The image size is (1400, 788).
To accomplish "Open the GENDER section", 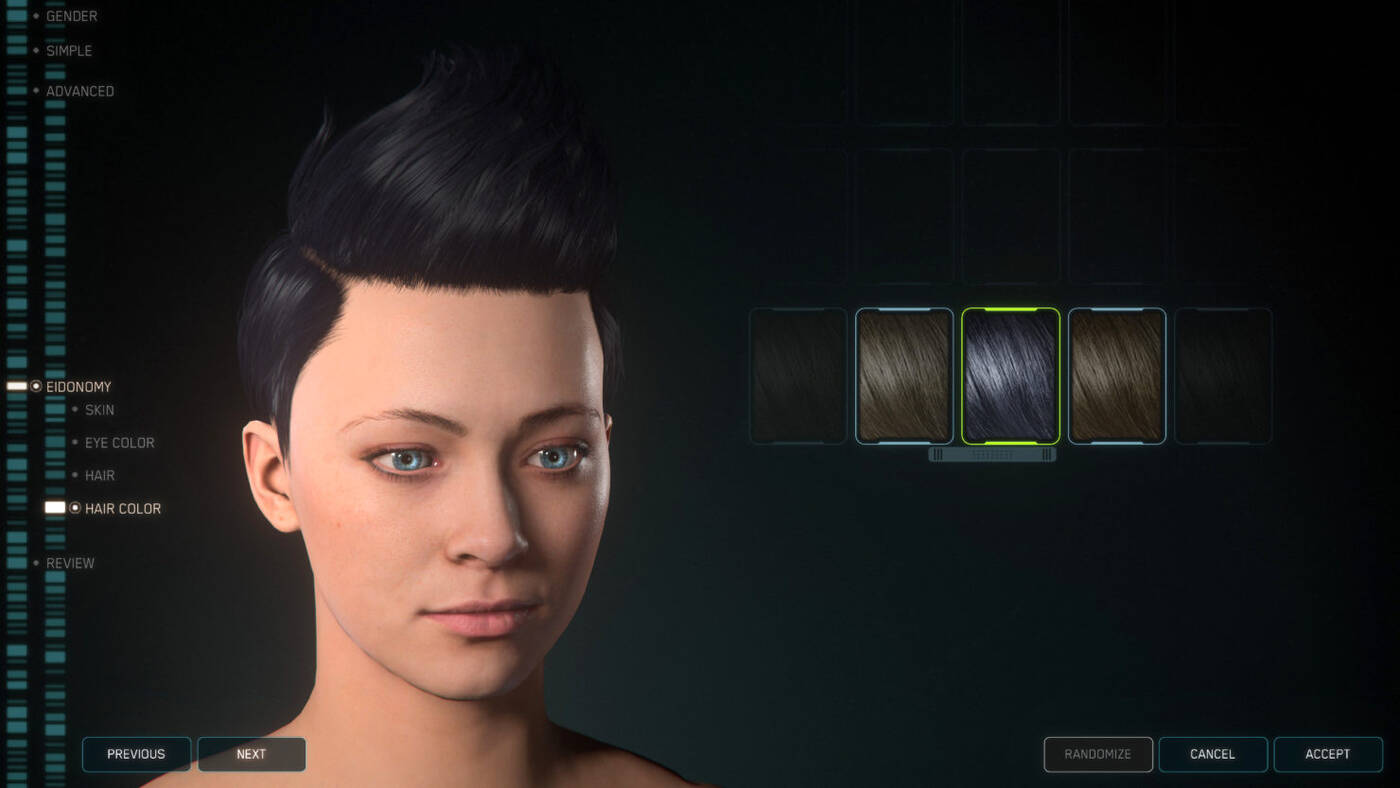I will [69, 16].
